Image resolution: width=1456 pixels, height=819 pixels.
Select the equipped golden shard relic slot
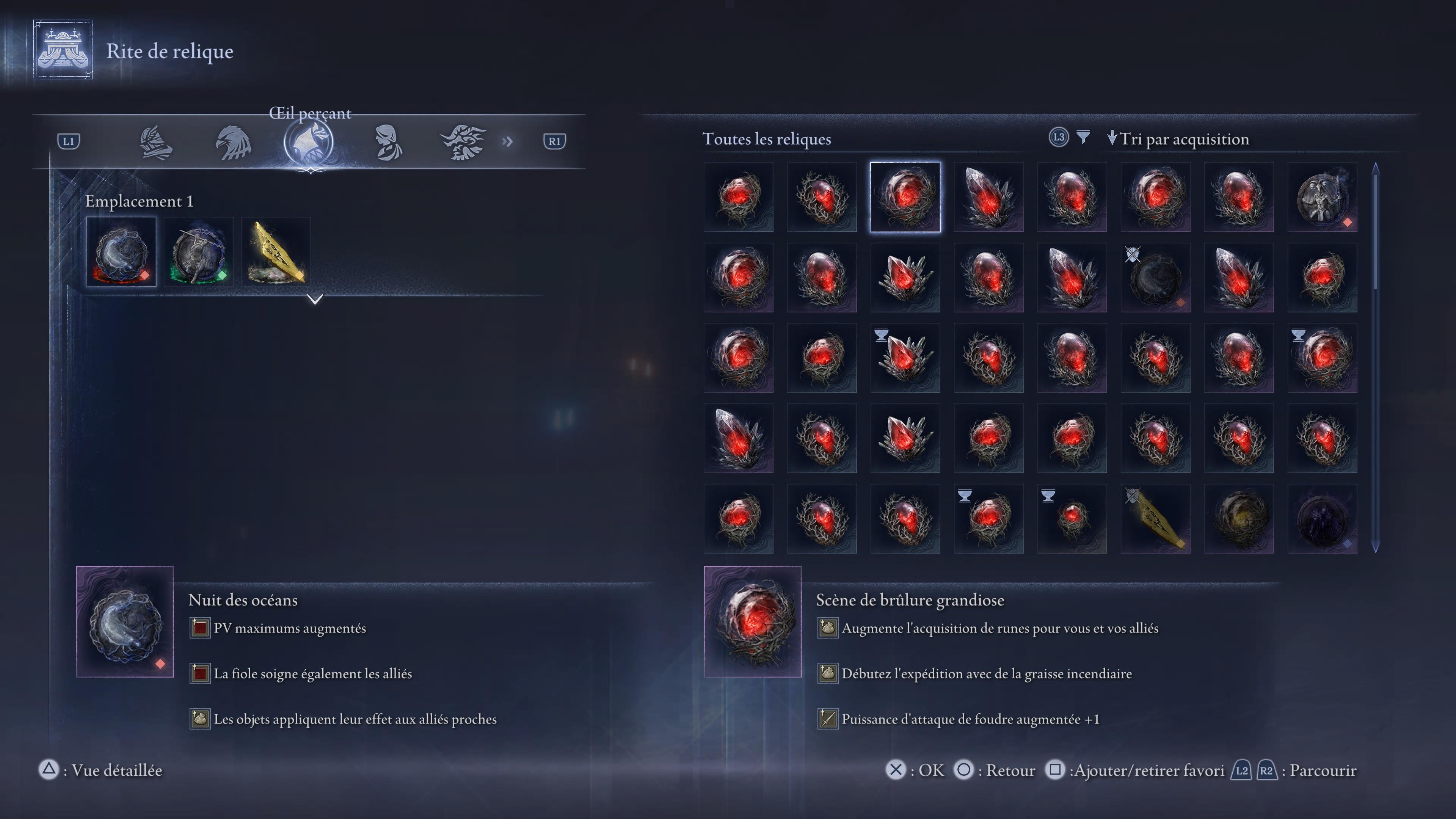pyautogui.click(x=276, y=252)
